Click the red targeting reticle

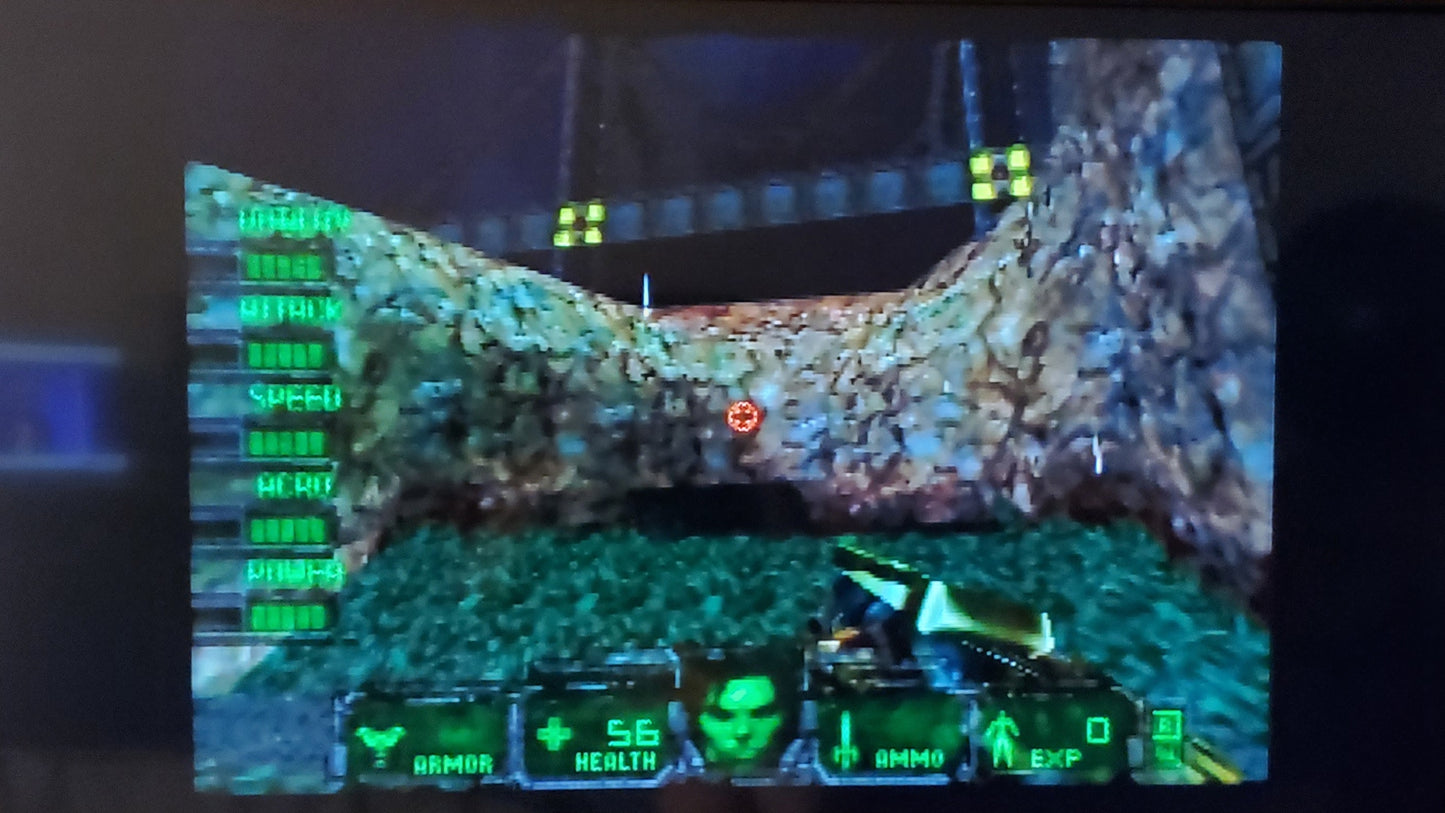point(744,416)
